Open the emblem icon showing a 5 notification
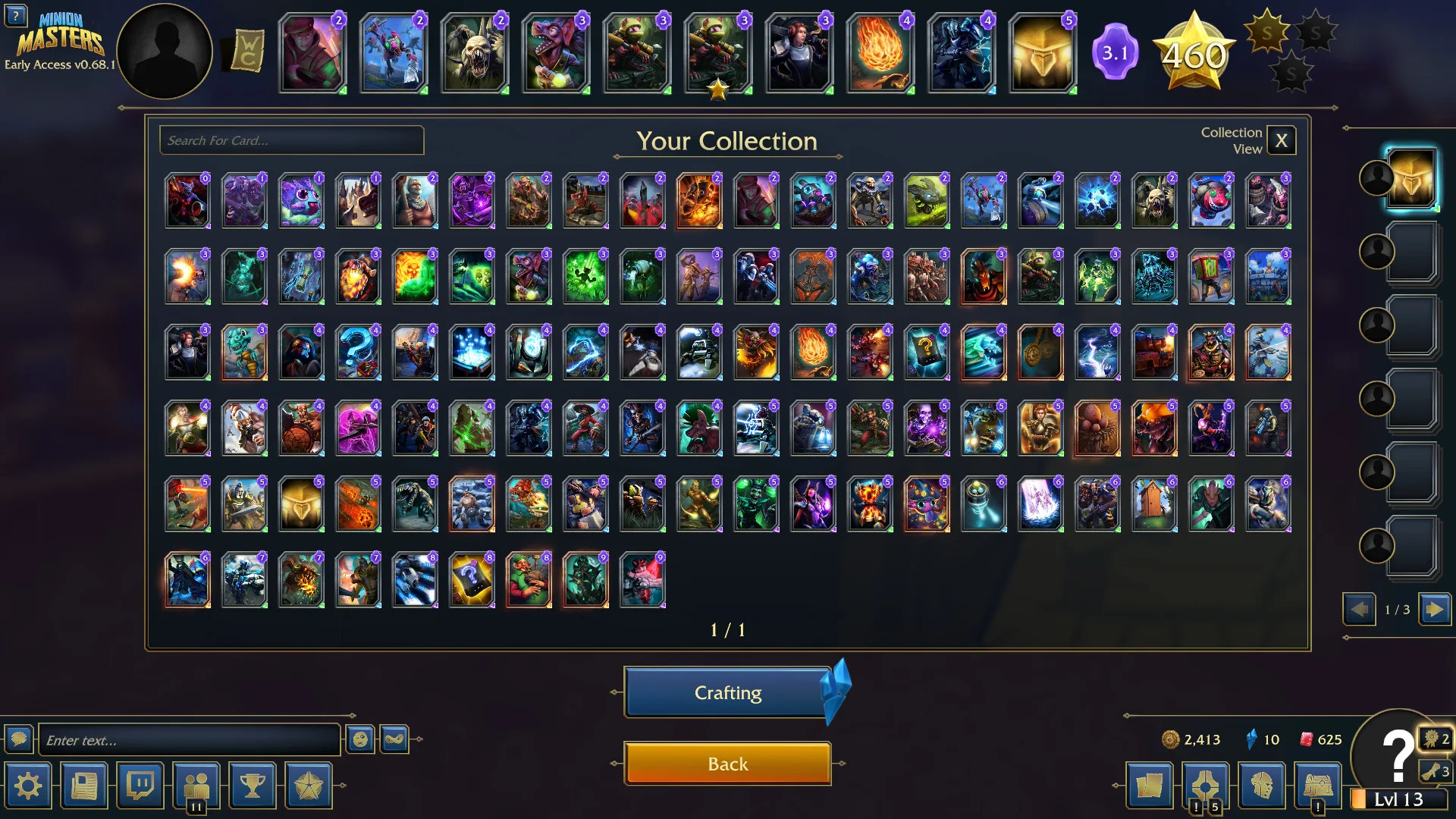 (x=1207, y=786)
